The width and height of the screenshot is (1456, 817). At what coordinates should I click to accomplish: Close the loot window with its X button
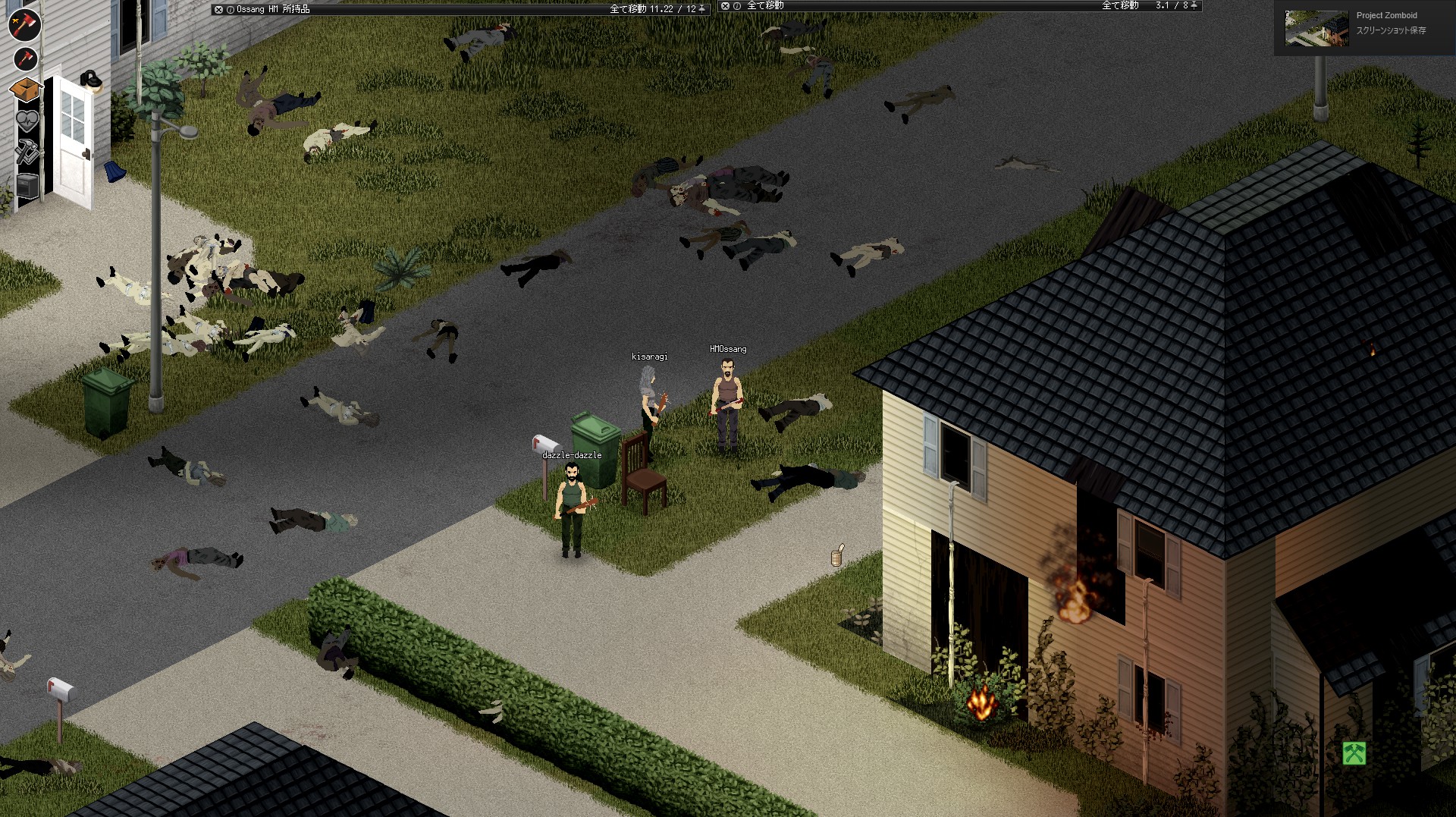(725, 6)
